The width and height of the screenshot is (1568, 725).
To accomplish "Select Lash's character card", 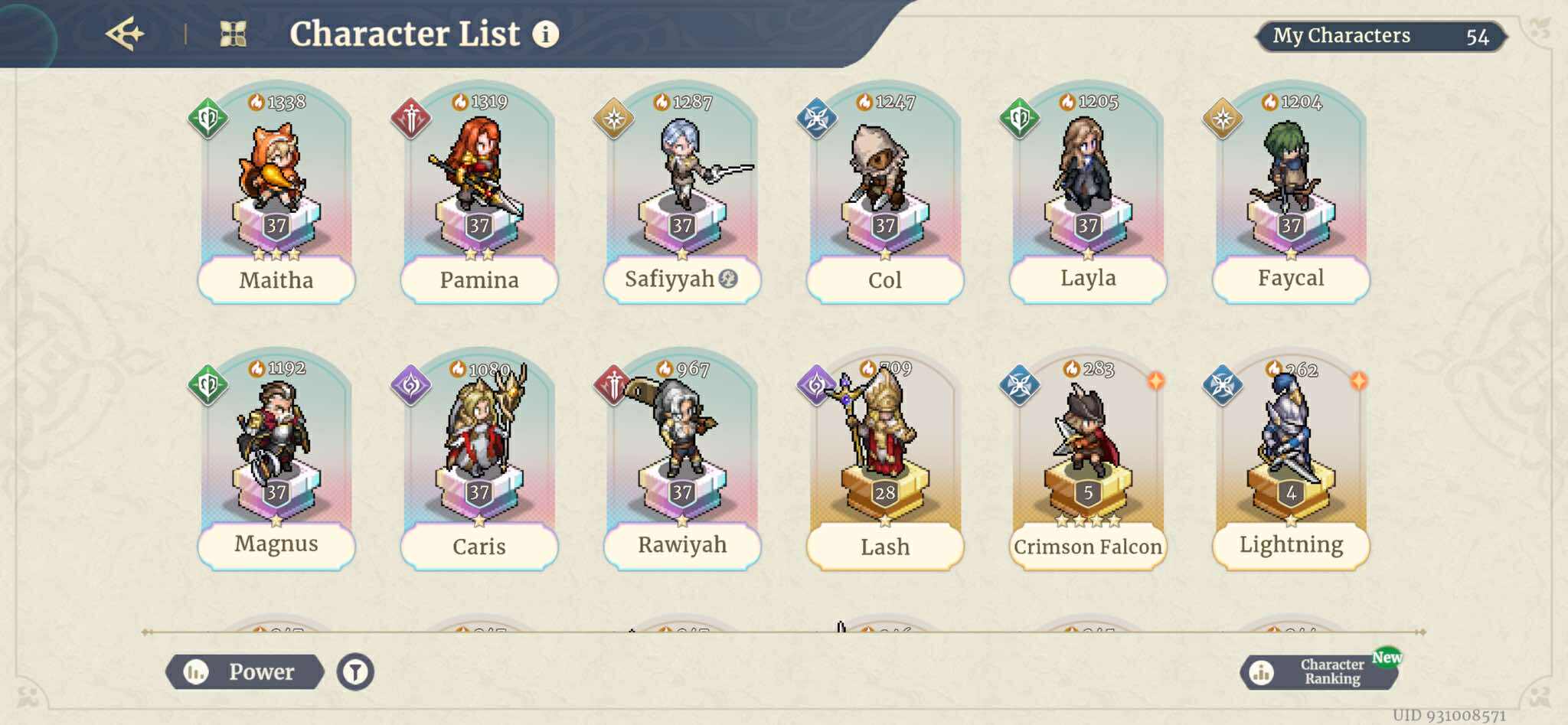I will (884, 459).
